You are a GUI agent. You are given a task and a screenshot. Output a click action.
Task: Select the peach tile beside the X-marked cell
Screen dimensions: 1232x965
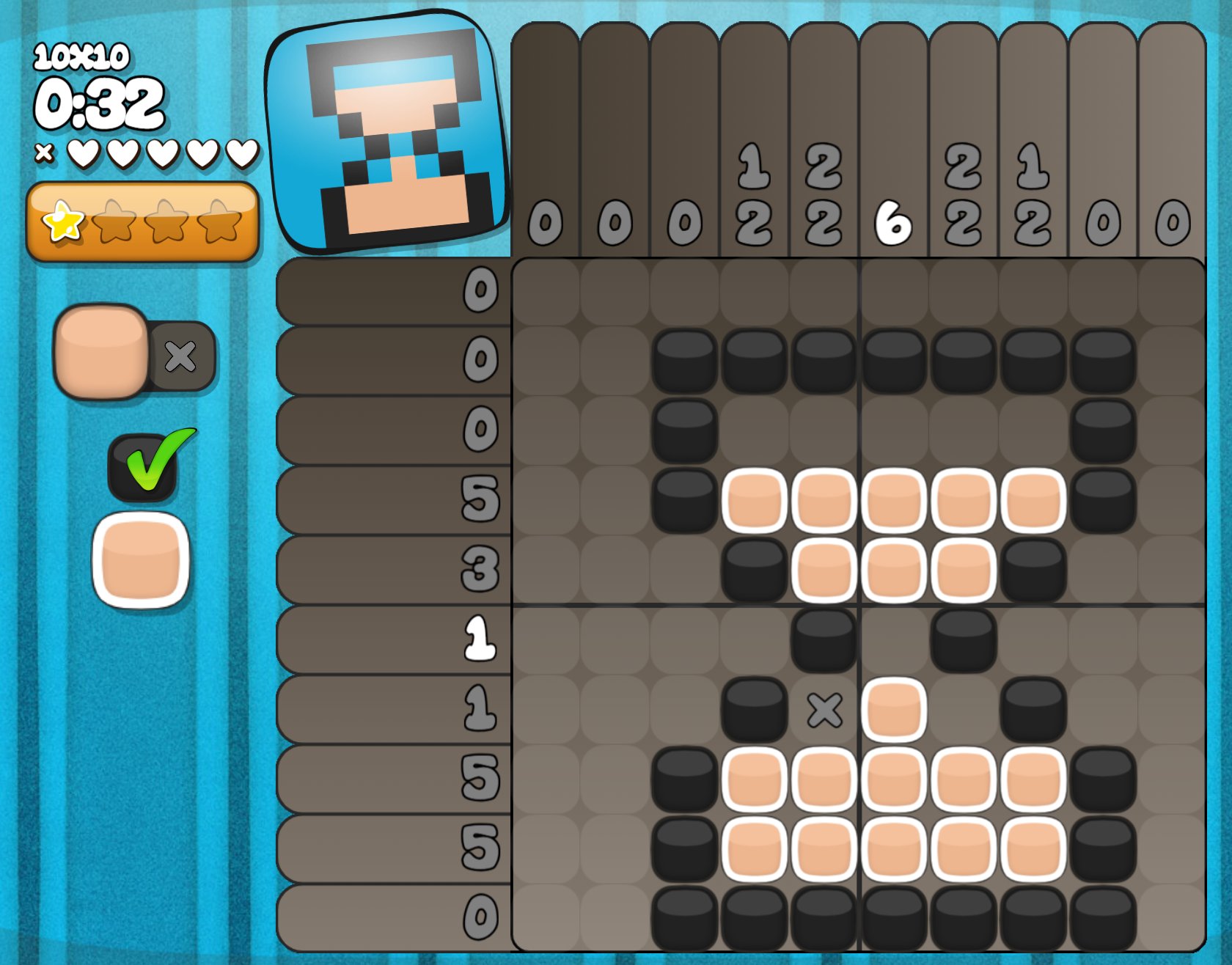pyautogui.click(x=894, y=710)
